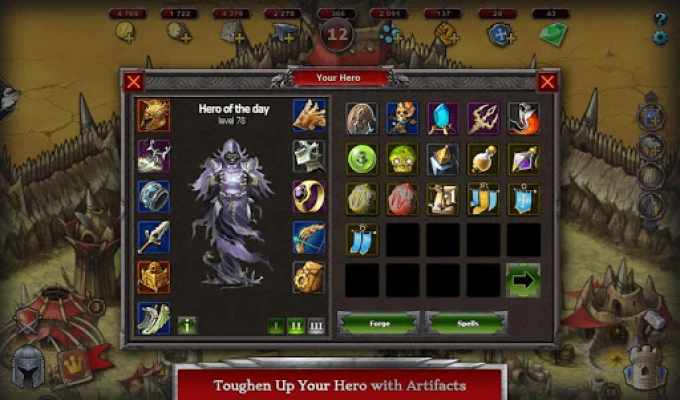Show hero info with green i button
The width and height of the screenshot is (680, 400).
click(187, 325)
